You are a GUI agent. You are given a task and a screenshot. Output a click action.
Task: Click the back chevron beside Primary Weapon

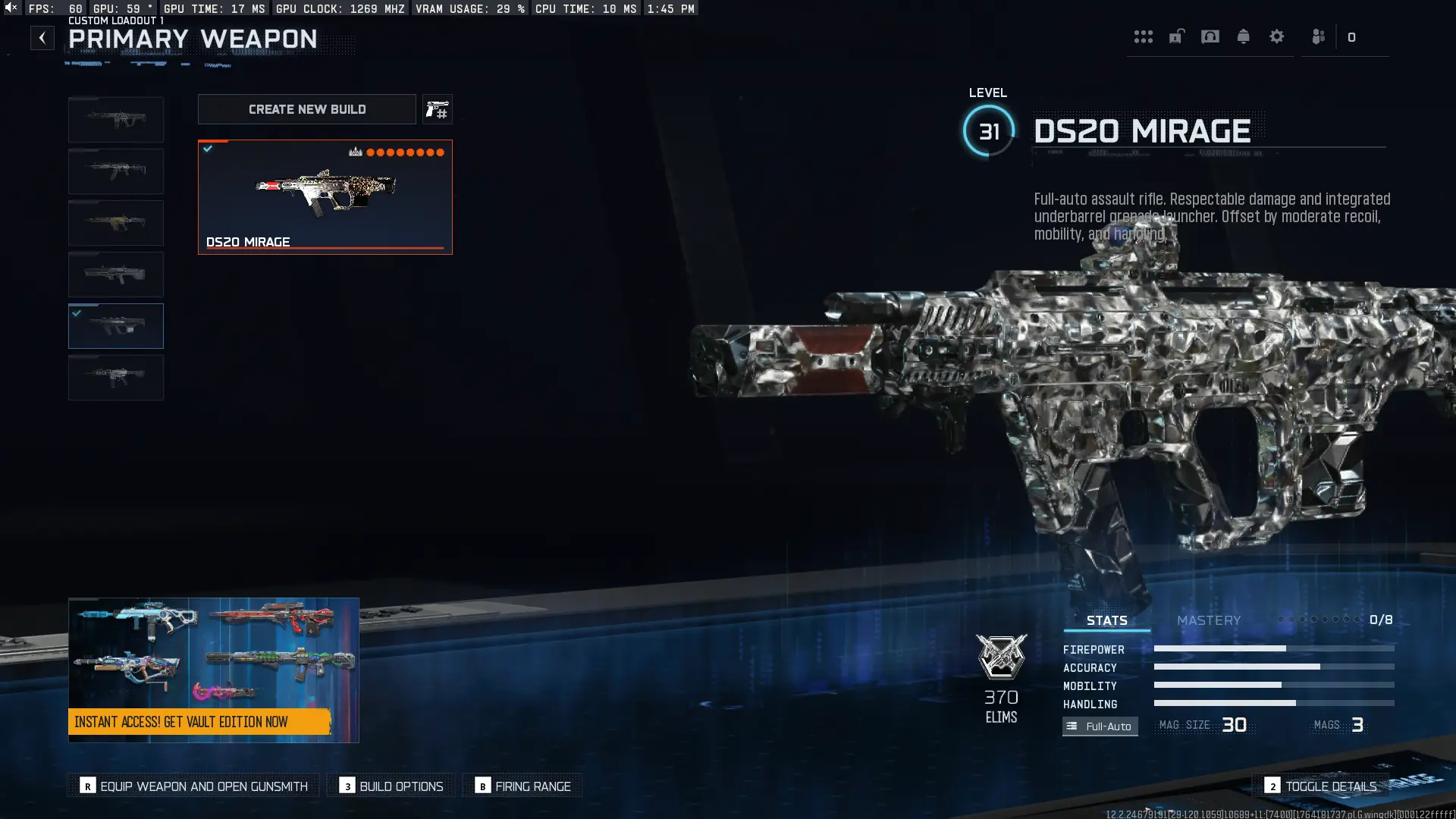pyautogui.click(x=42, y=37)
